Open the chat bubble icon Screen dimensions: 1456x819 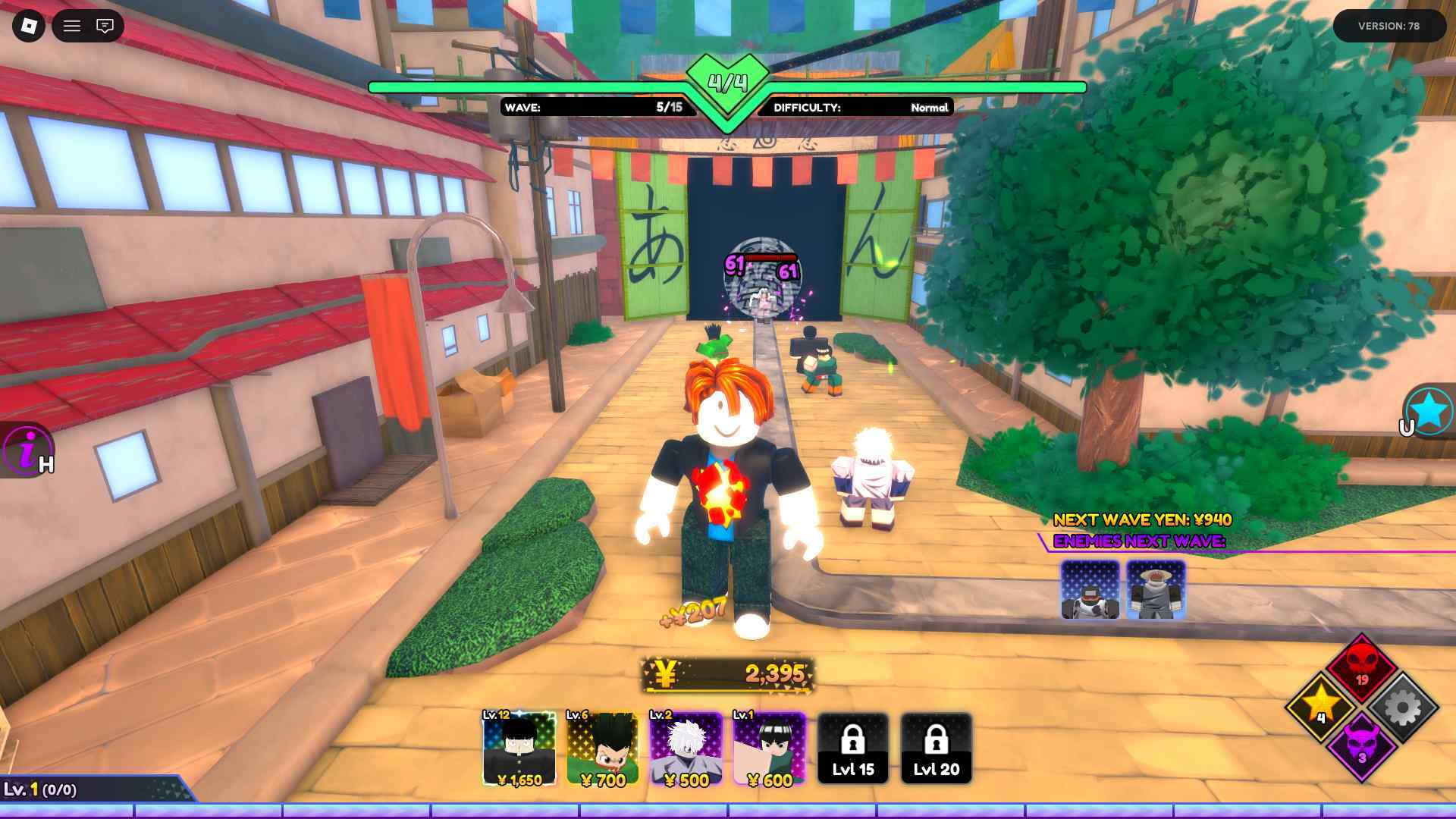coord(105,26)
